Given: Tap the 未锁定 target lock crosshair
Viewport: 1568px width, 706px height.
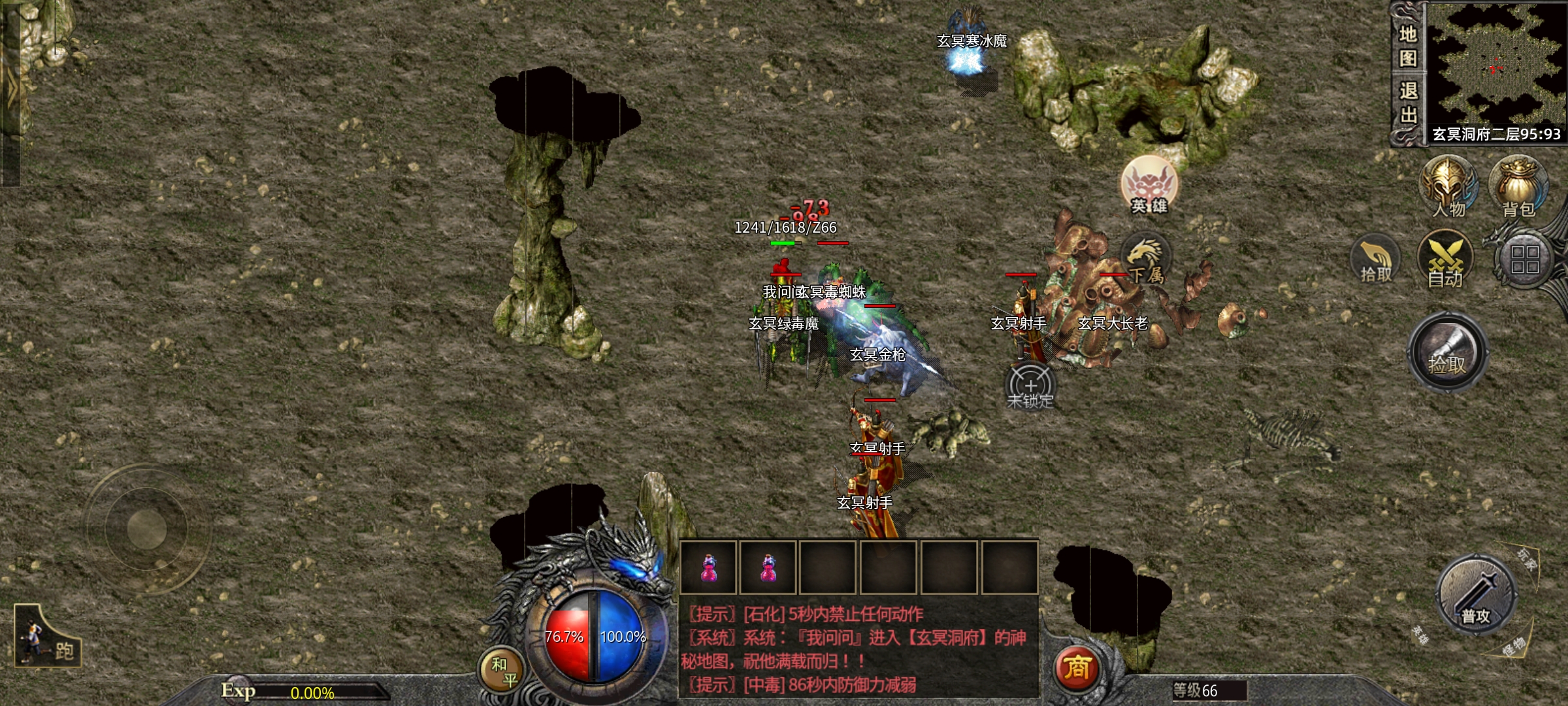Looking at the screenshot, I should [1030, 386].
